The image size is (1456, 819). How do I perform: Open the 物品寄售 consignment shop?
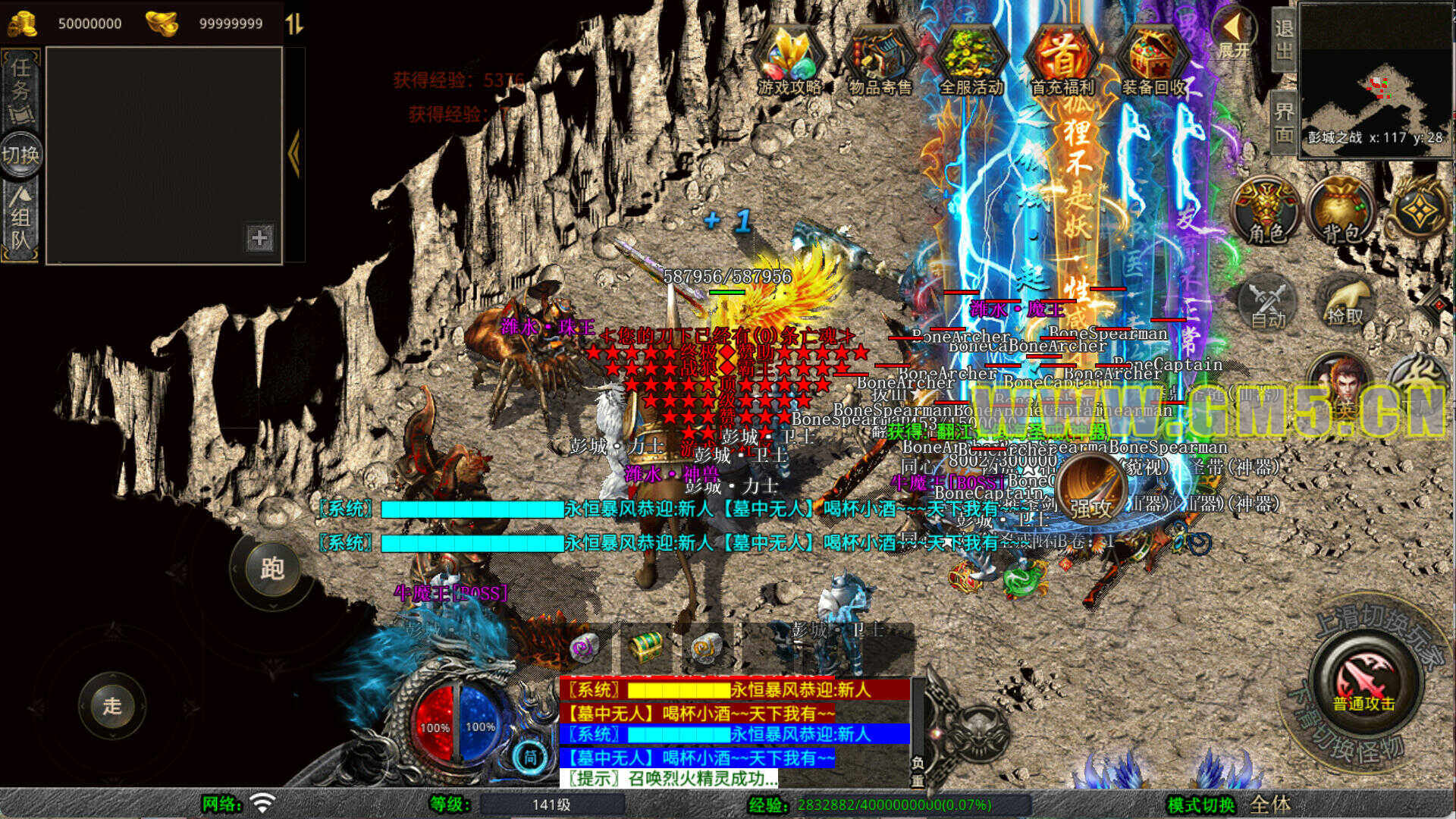click(x=880, y=61)
